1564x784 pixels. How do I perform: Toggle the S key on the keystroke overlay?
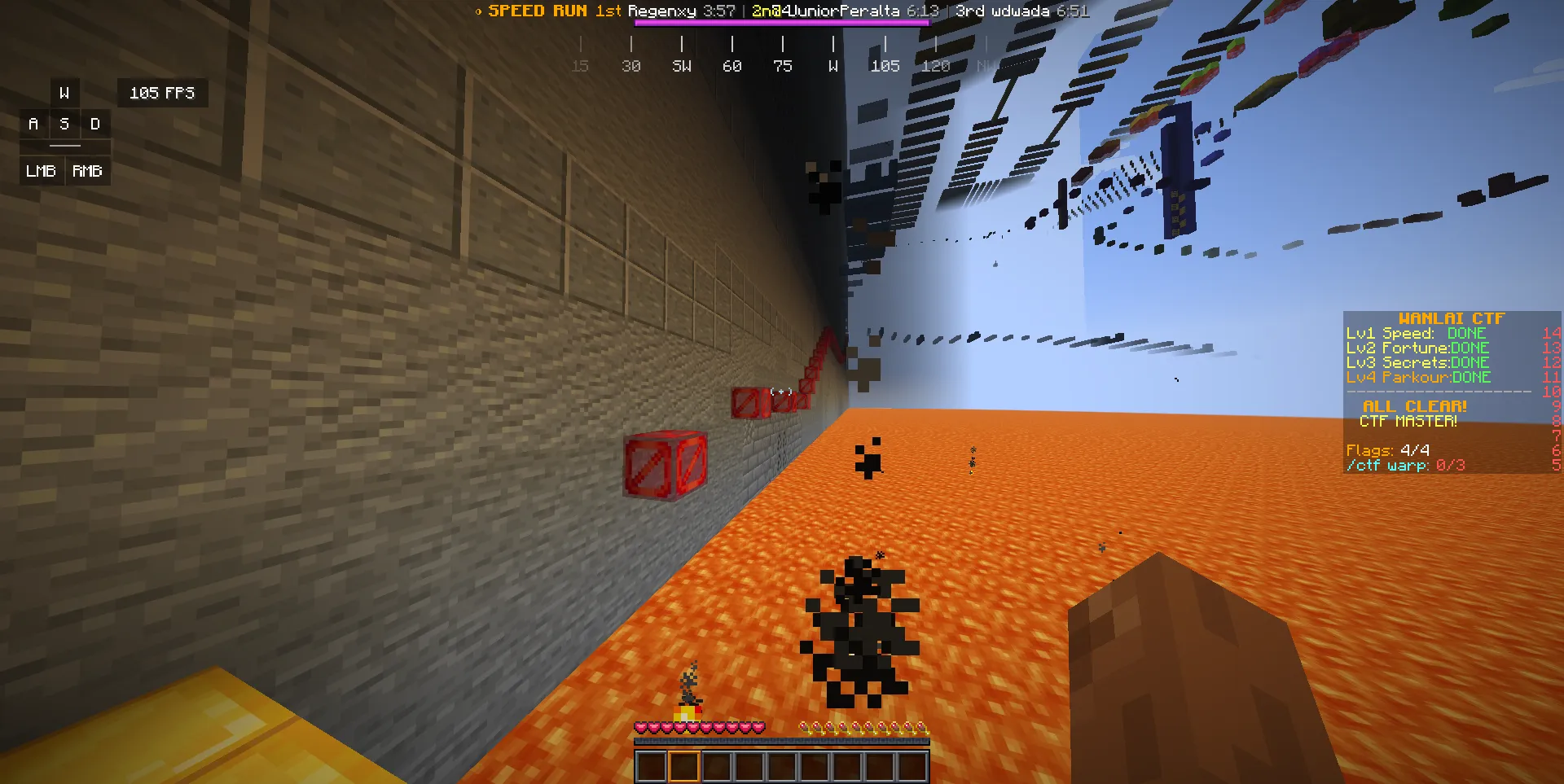click(64, 124)
